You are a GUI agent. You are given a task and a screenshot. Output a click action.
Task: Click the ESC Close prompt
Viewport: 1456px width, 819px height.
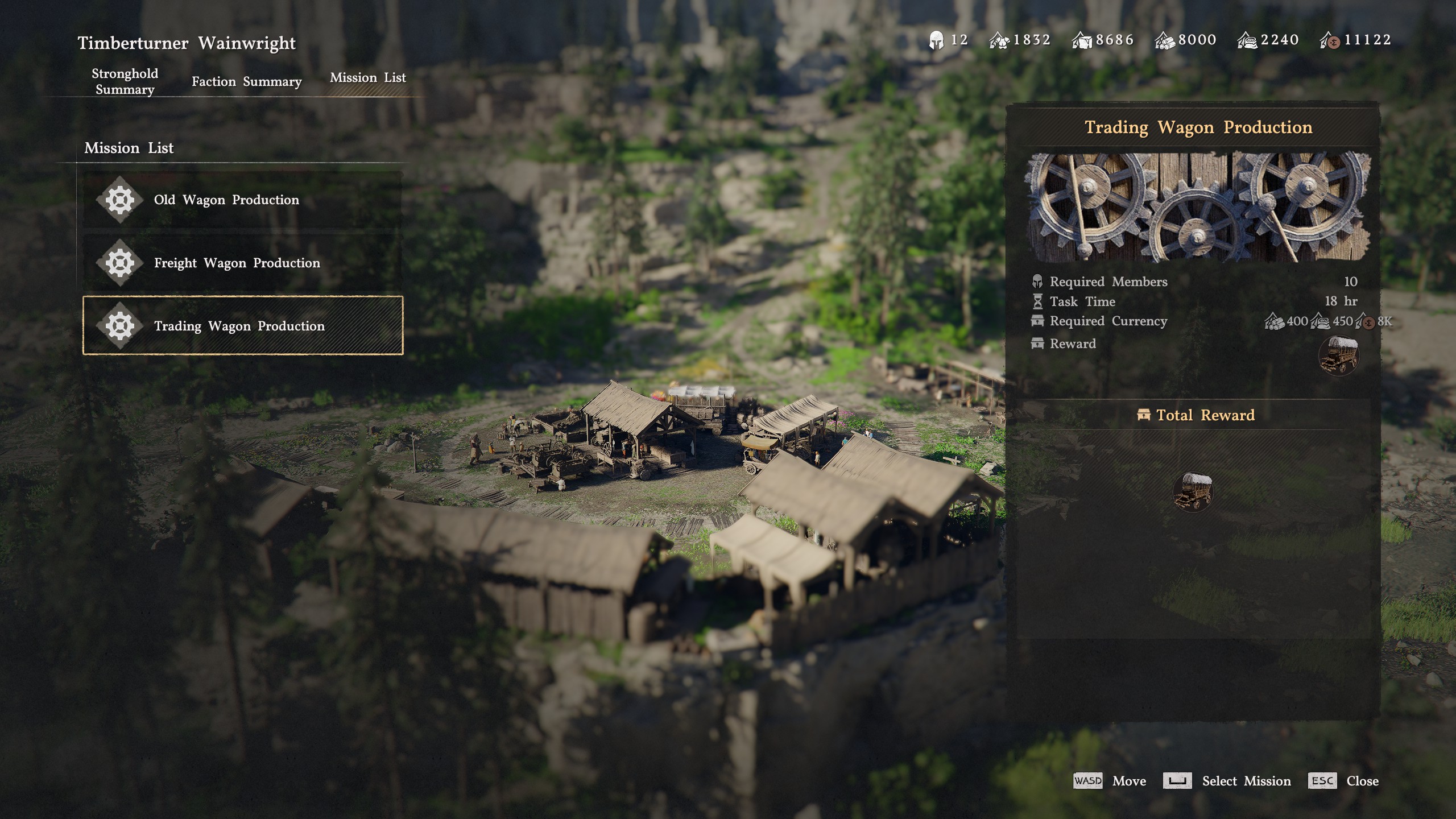coord(1323,781)
